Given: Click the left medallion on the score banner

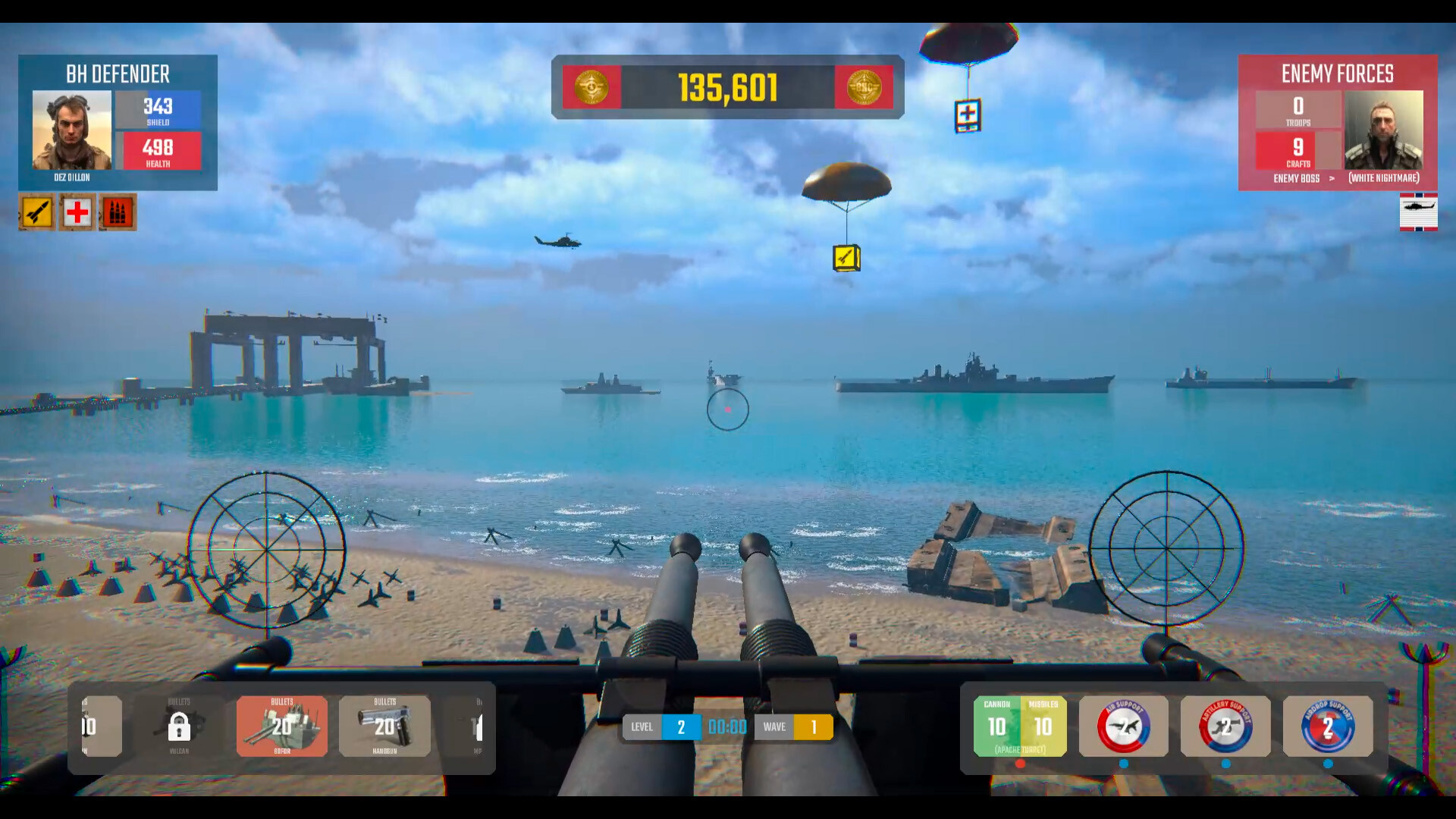Looking at the screenshot, I should coord(591,87).
